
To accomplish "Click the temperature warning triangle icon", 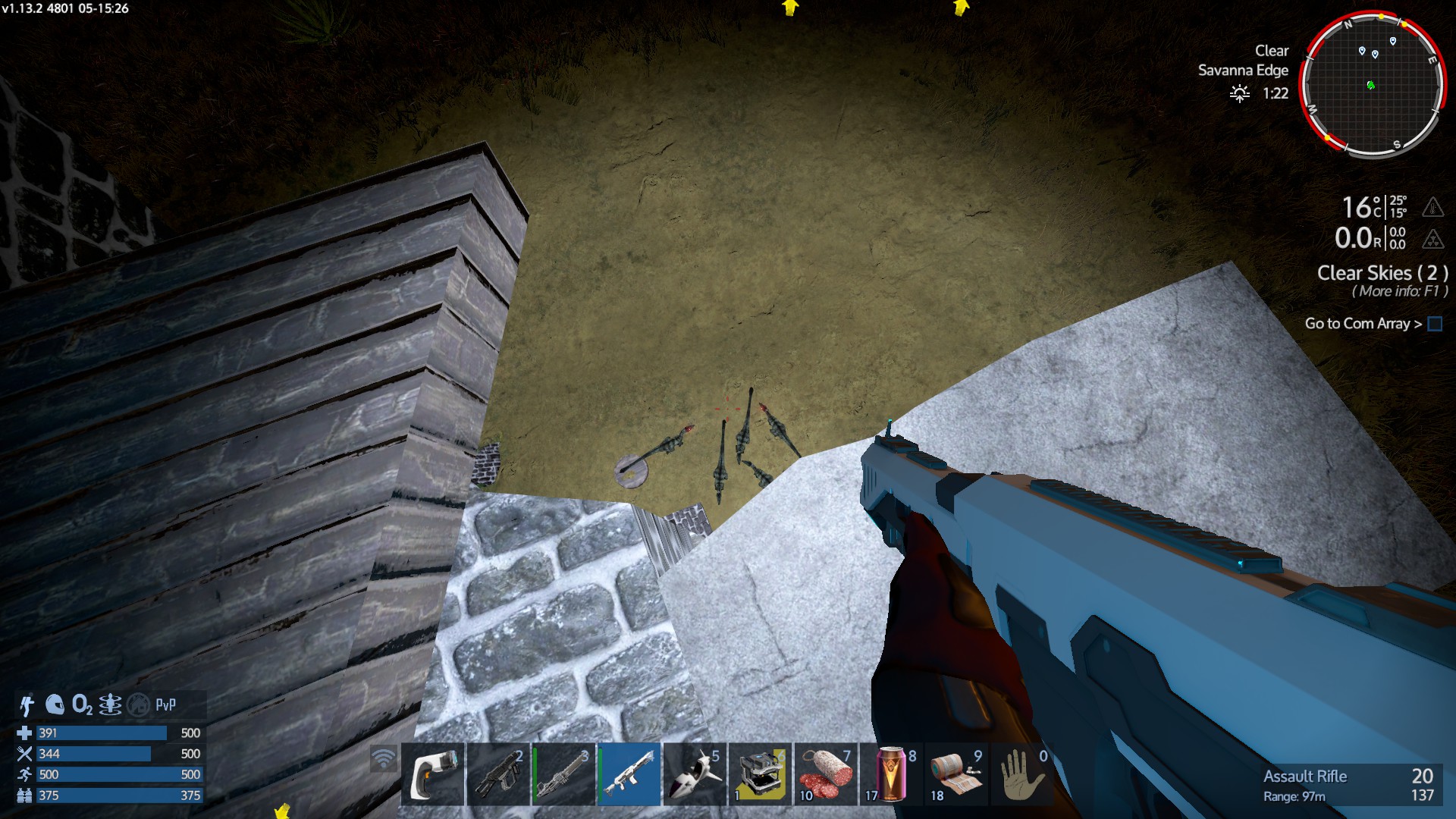I will pyautogui.click(x=1432, y=207).
